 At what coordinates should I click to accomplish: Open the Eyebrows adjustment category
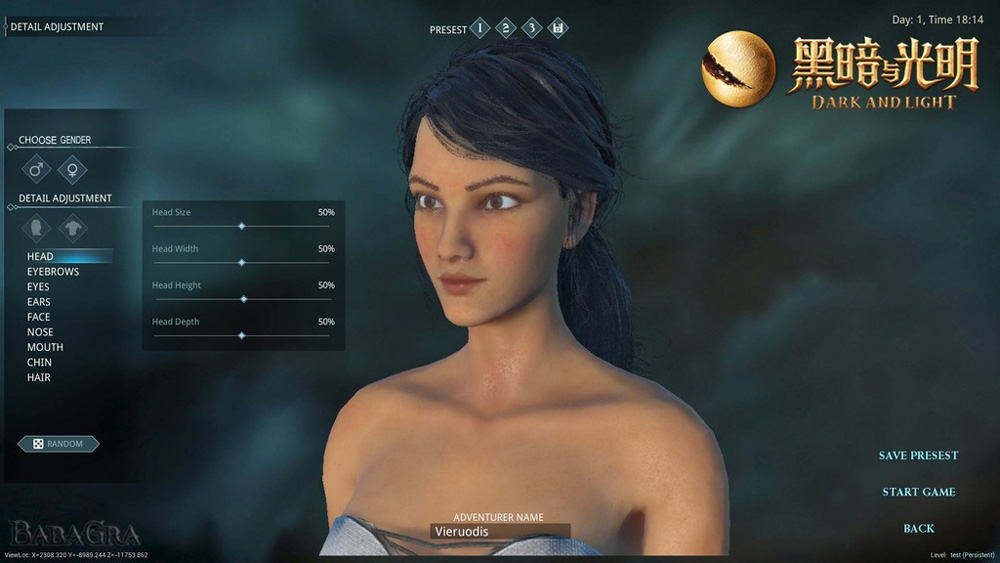tap(53, 272)
